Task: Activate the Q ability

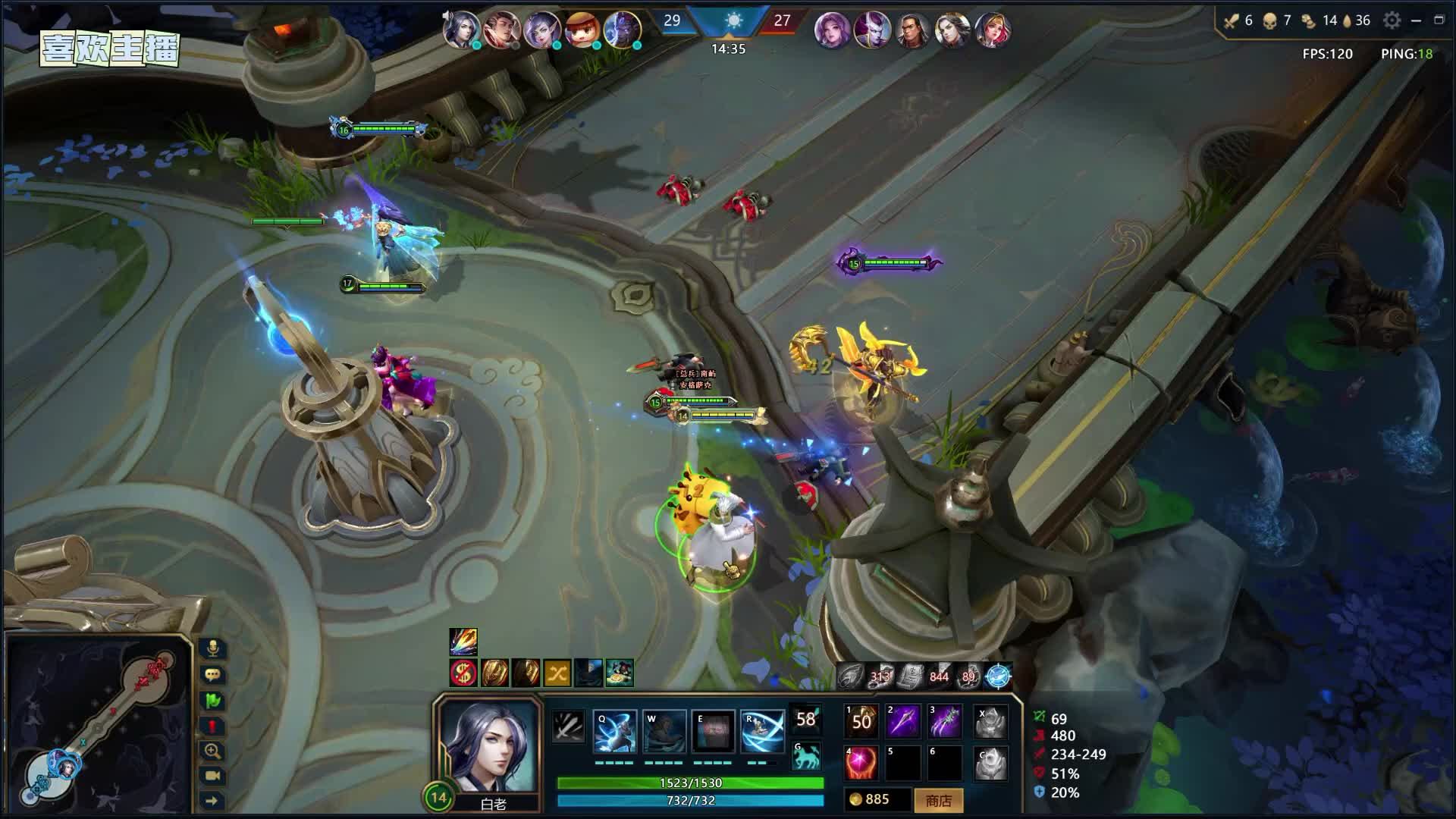Action: (615, 732)
